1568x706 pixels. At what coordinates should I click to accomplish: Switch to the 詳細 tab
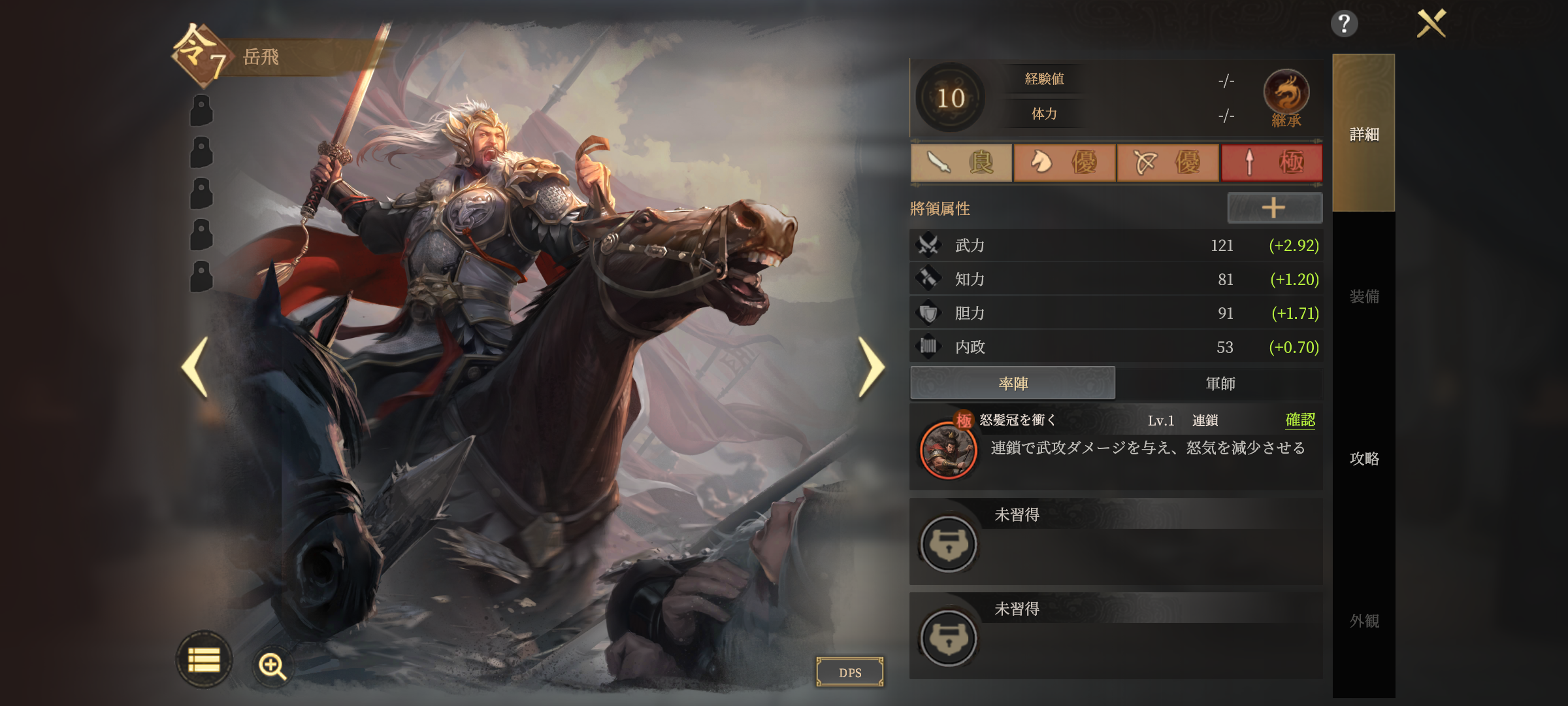click(1364, 134)
